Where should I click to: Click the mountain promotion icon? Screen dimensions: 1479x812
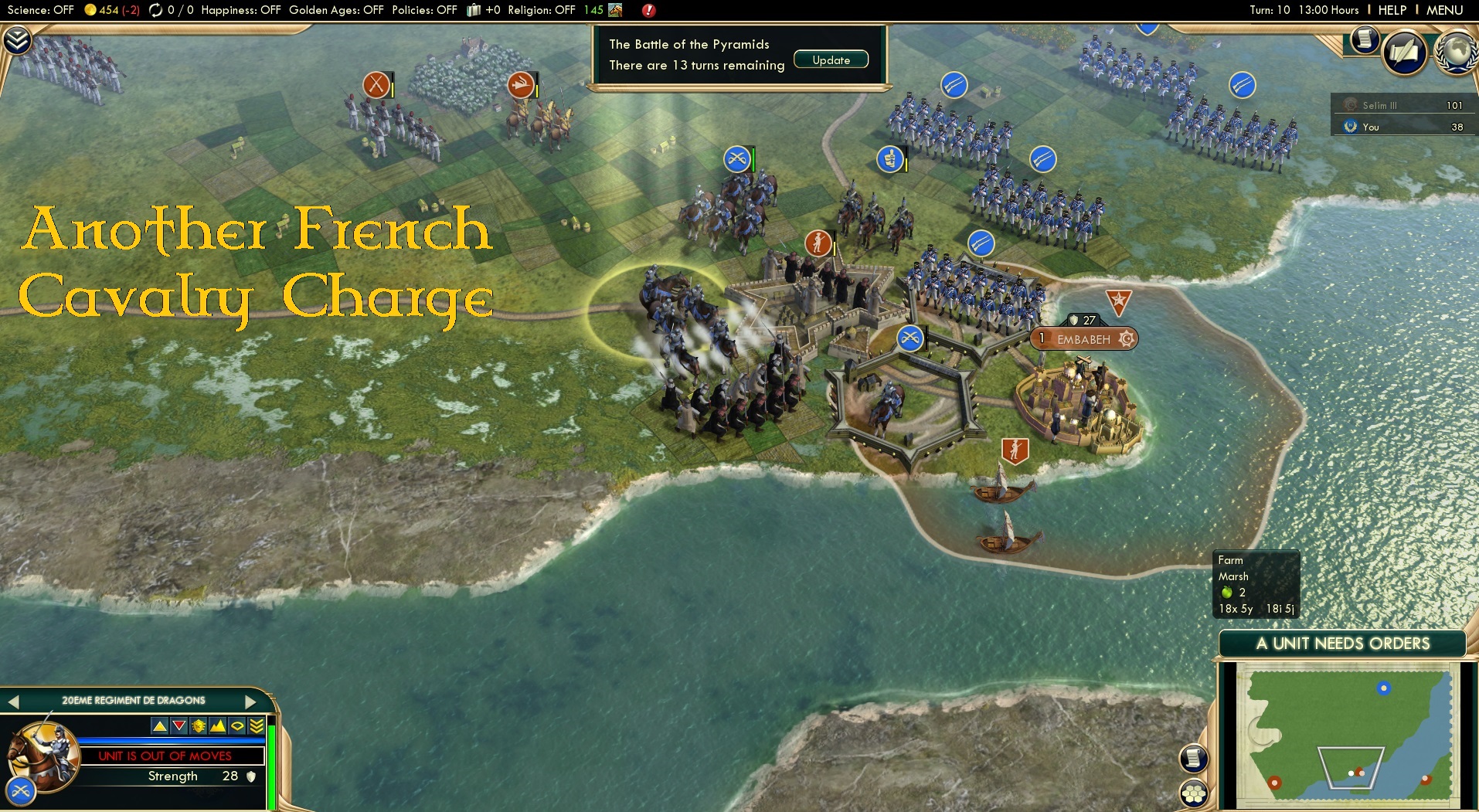(x=217, y=725)
